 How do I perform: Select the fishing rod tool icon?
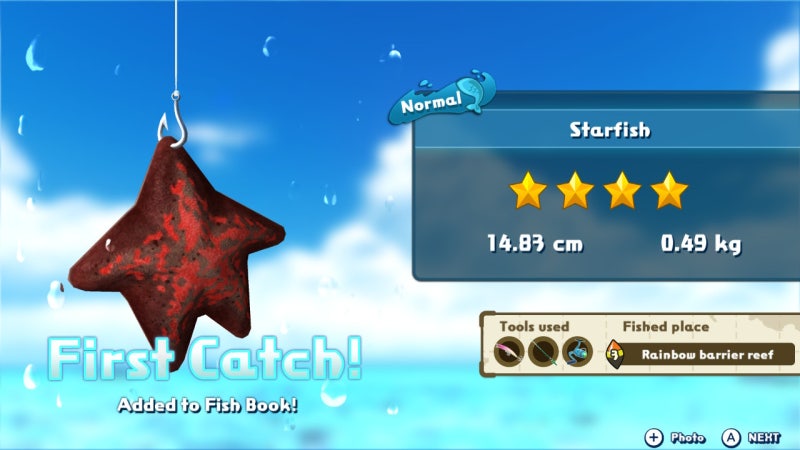tap(543, 352)
